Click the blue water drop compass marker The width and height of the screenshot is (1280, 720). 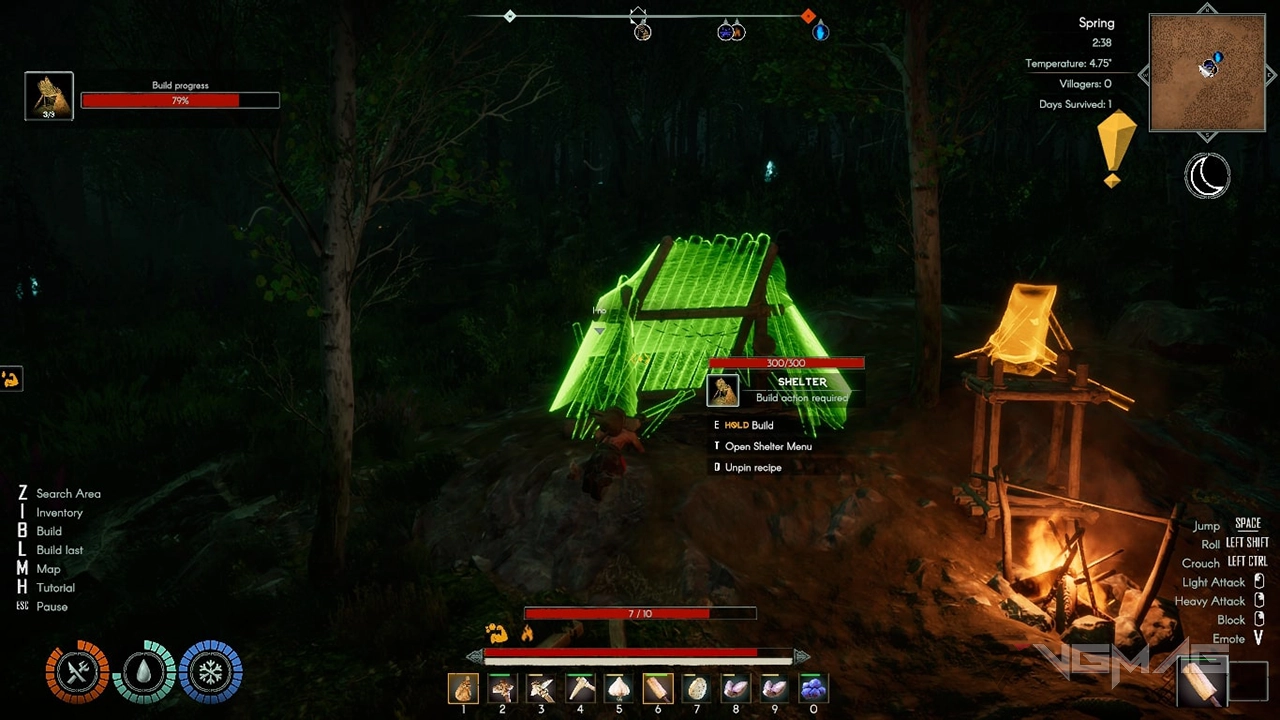click(x=820, y=33)
